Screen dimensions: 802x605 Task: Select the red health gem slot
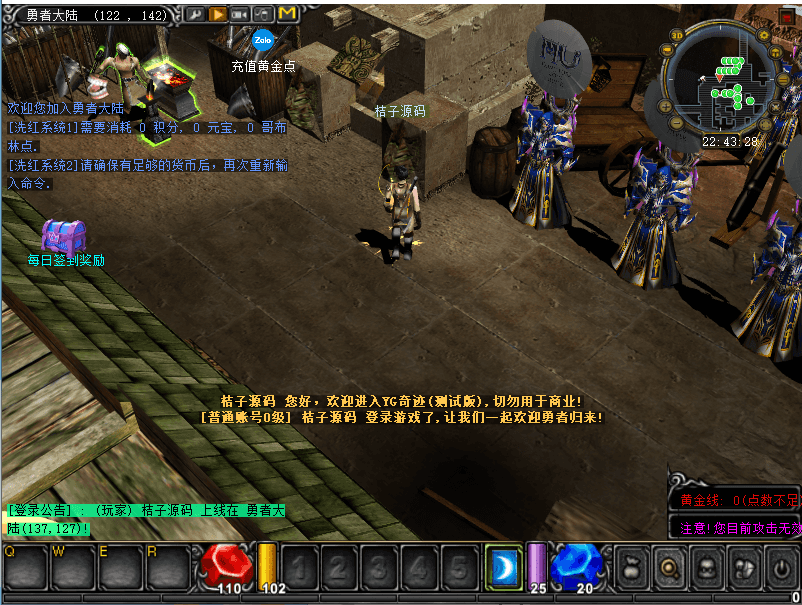225,565
